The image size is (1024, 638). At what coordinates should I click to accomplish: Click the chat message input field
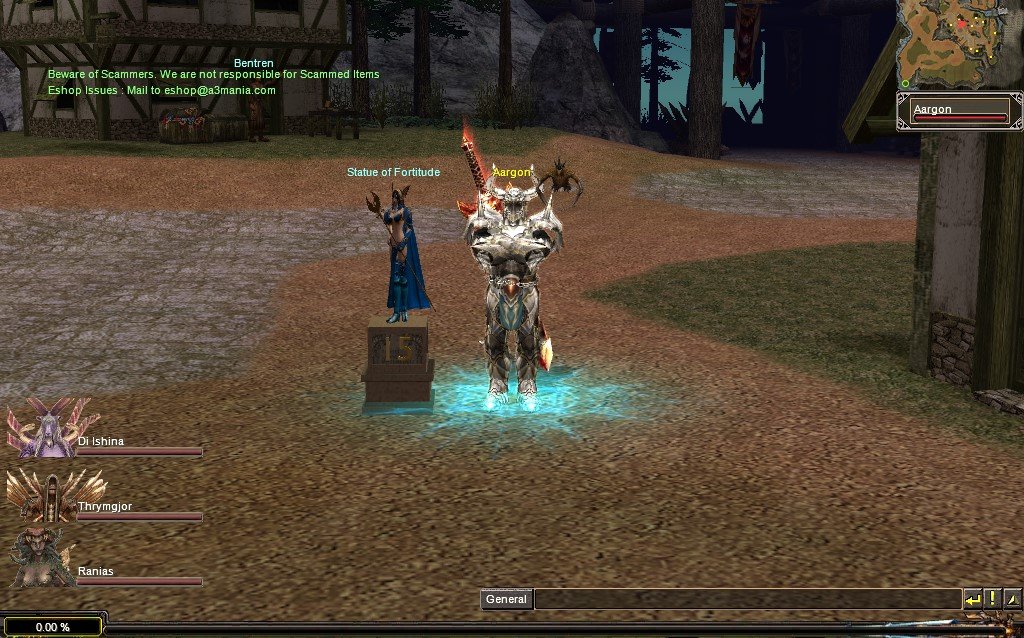[x=747, y=600]
